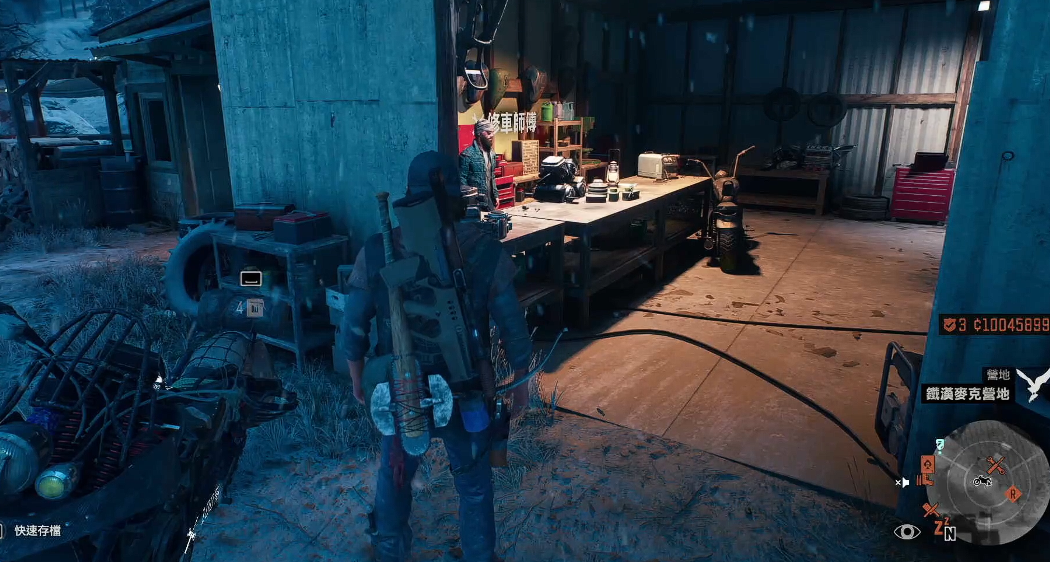The image size is (1050, 562).
Task: Select the 修車師傅 mechanic name tag
Action: [505, 125]
